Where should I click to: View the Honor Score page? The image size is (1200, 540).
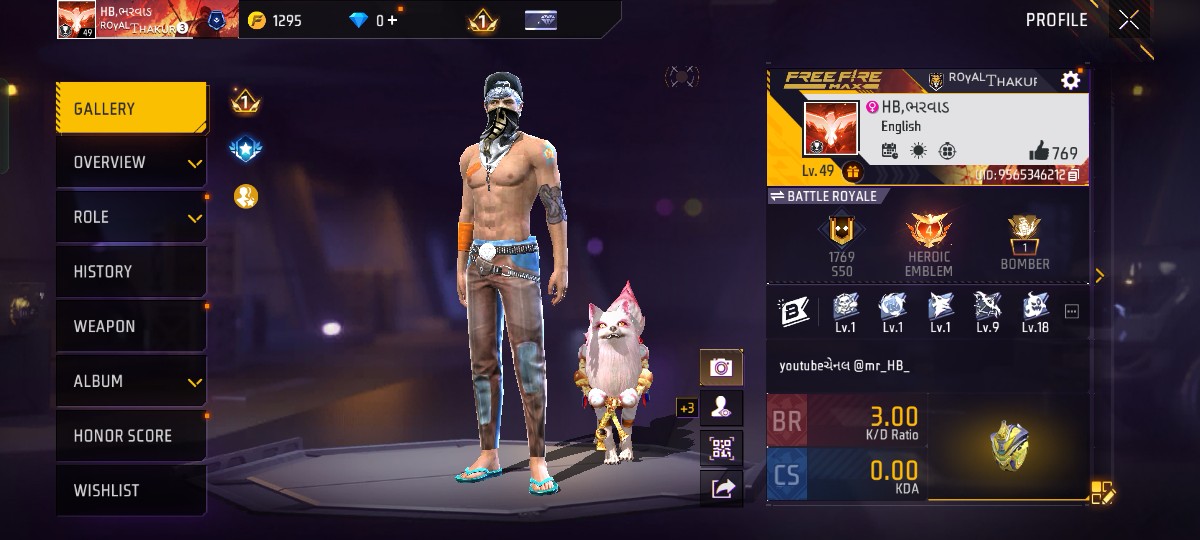coord(131,436)
